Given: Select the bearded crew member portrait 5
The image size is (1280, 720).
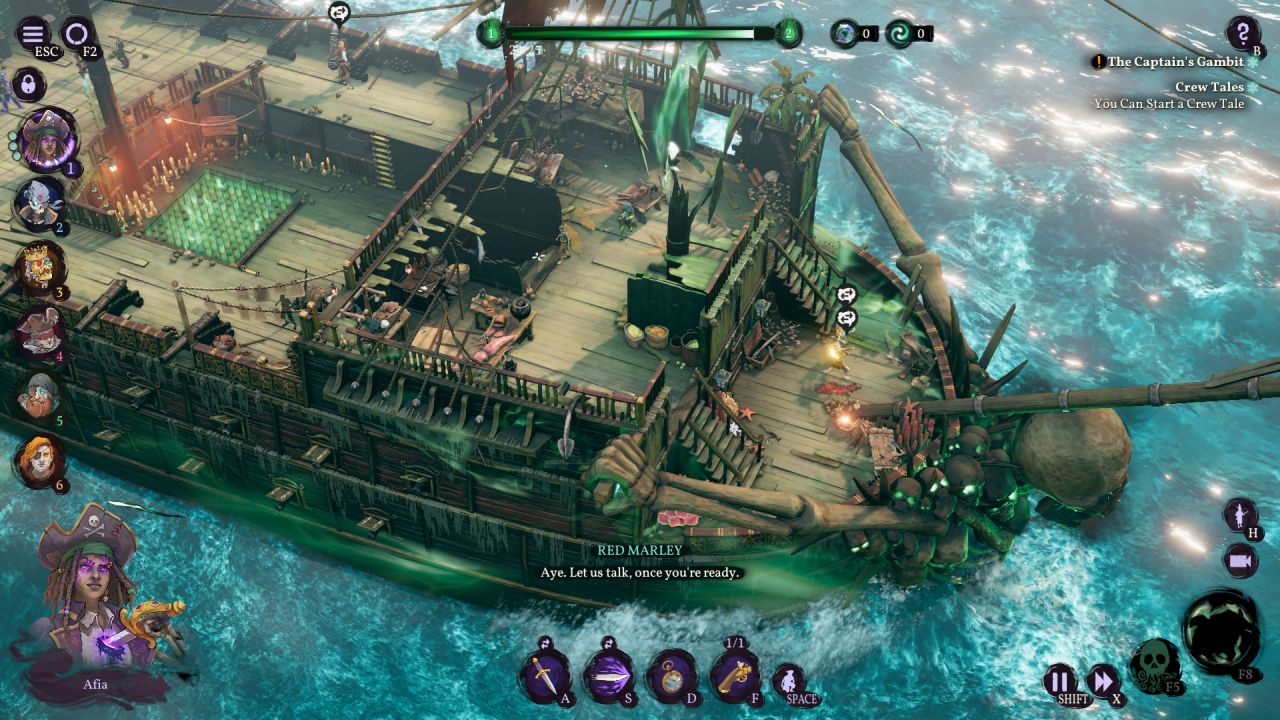Looking at the screenshot, I should coord(40,395).
